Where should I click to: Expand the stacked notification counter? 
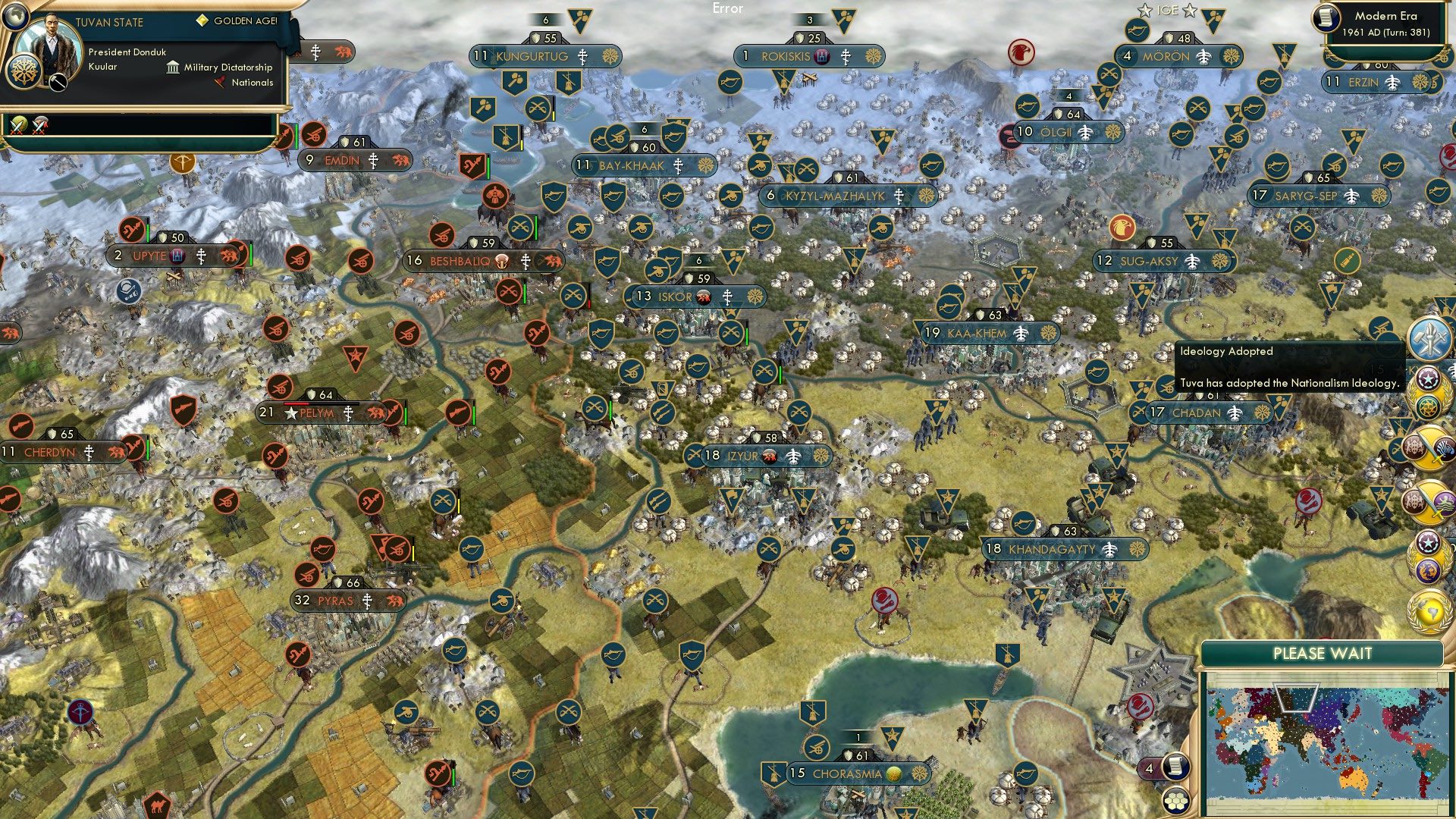click(x=1150, y=768)
